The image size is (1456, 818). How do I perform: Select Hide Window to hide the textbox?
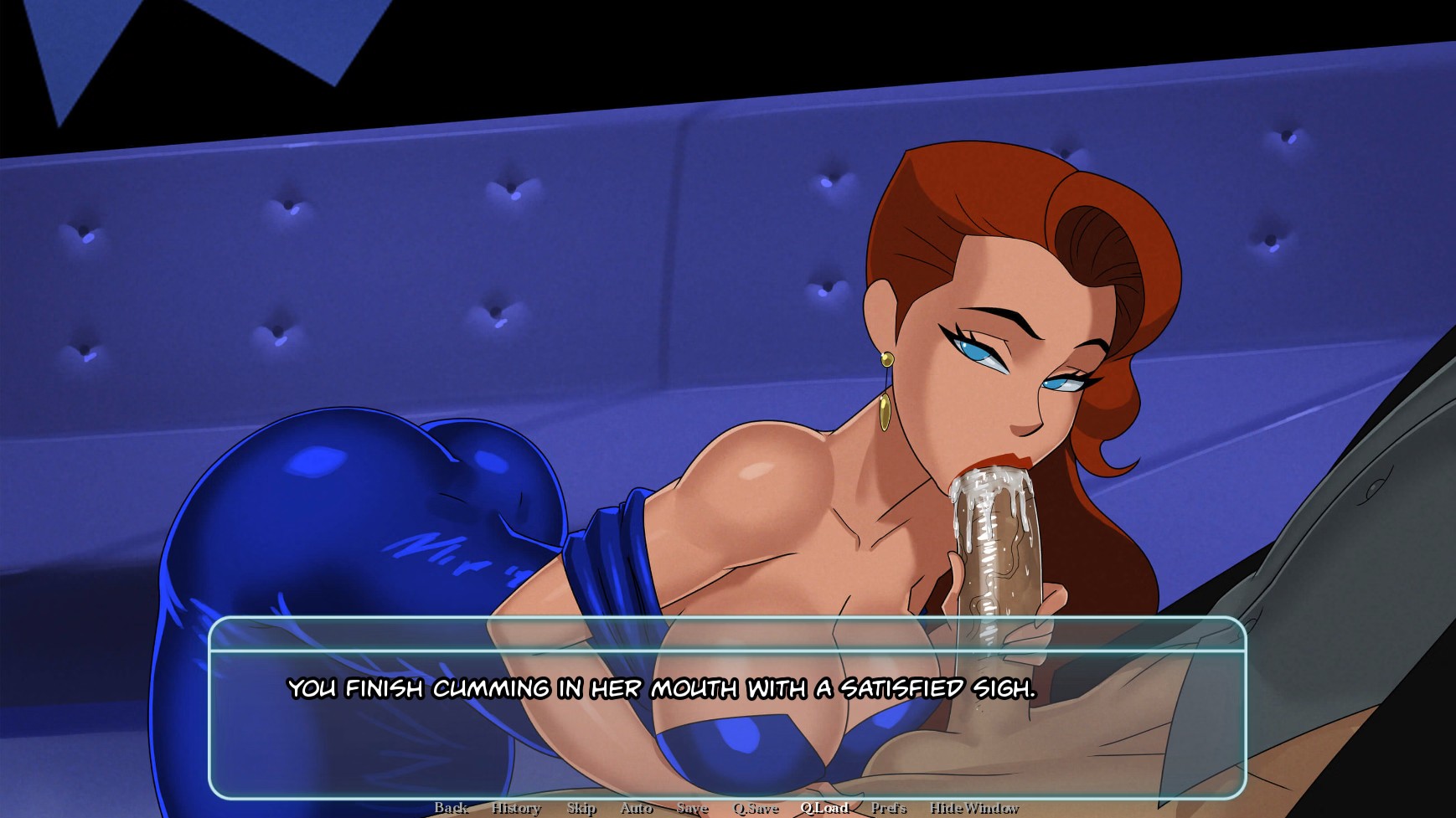coord(974,808)
